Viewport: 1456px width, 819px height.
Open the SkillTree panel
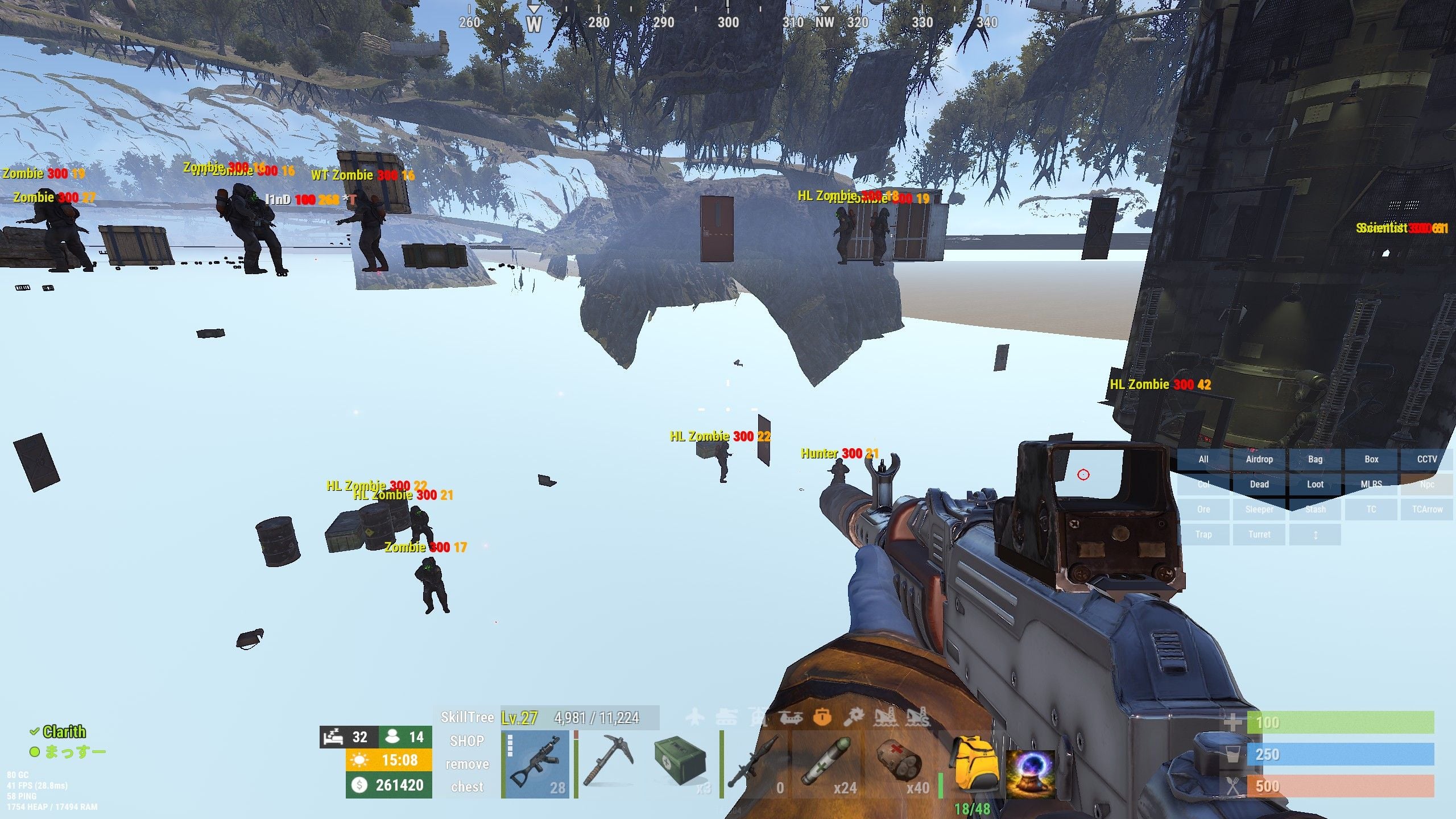tap(467, 717)
